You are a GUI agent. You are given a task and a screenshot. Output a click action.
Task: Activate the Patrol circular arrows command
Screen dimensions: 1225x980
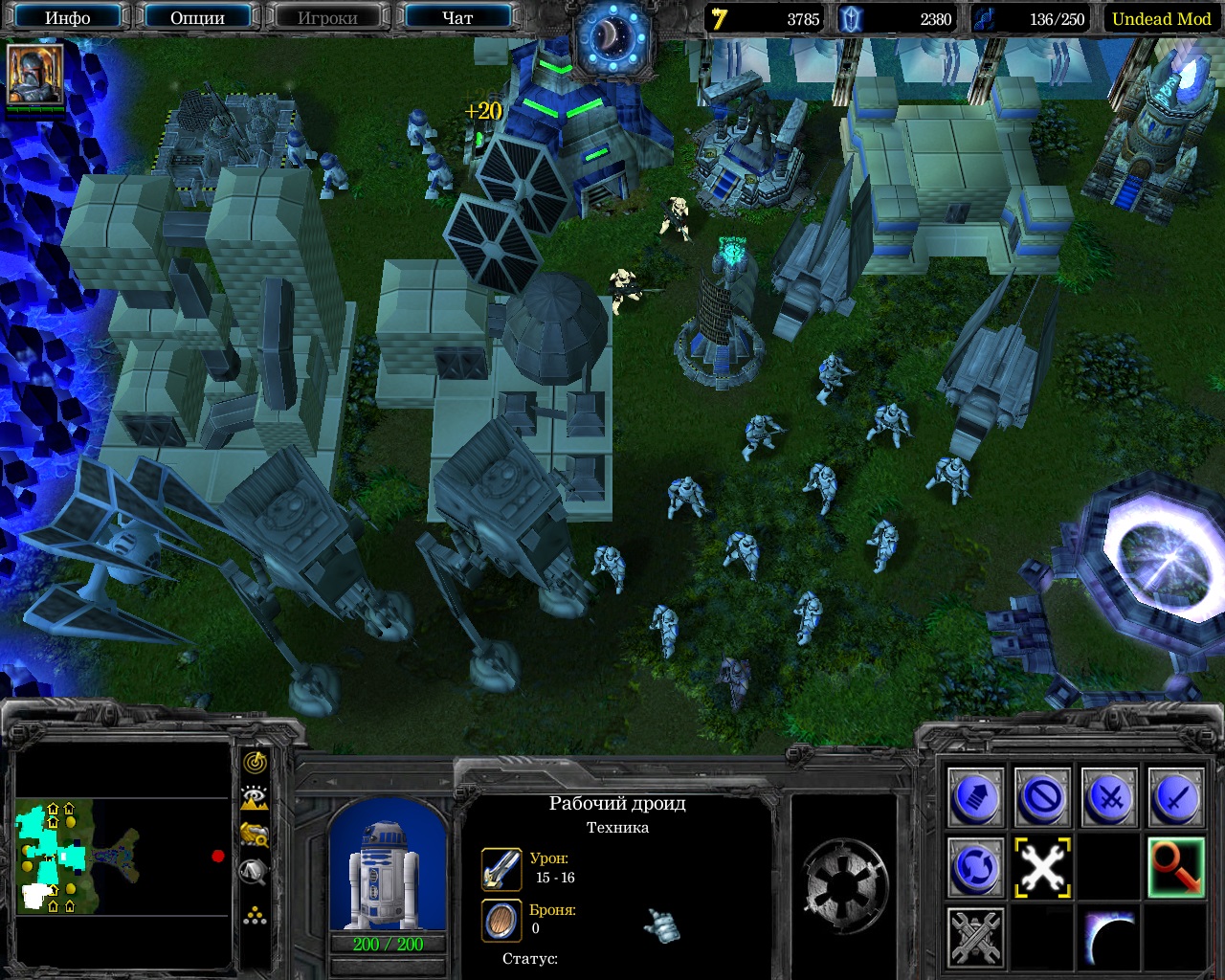pyautogui.click(x=975, y=867)
